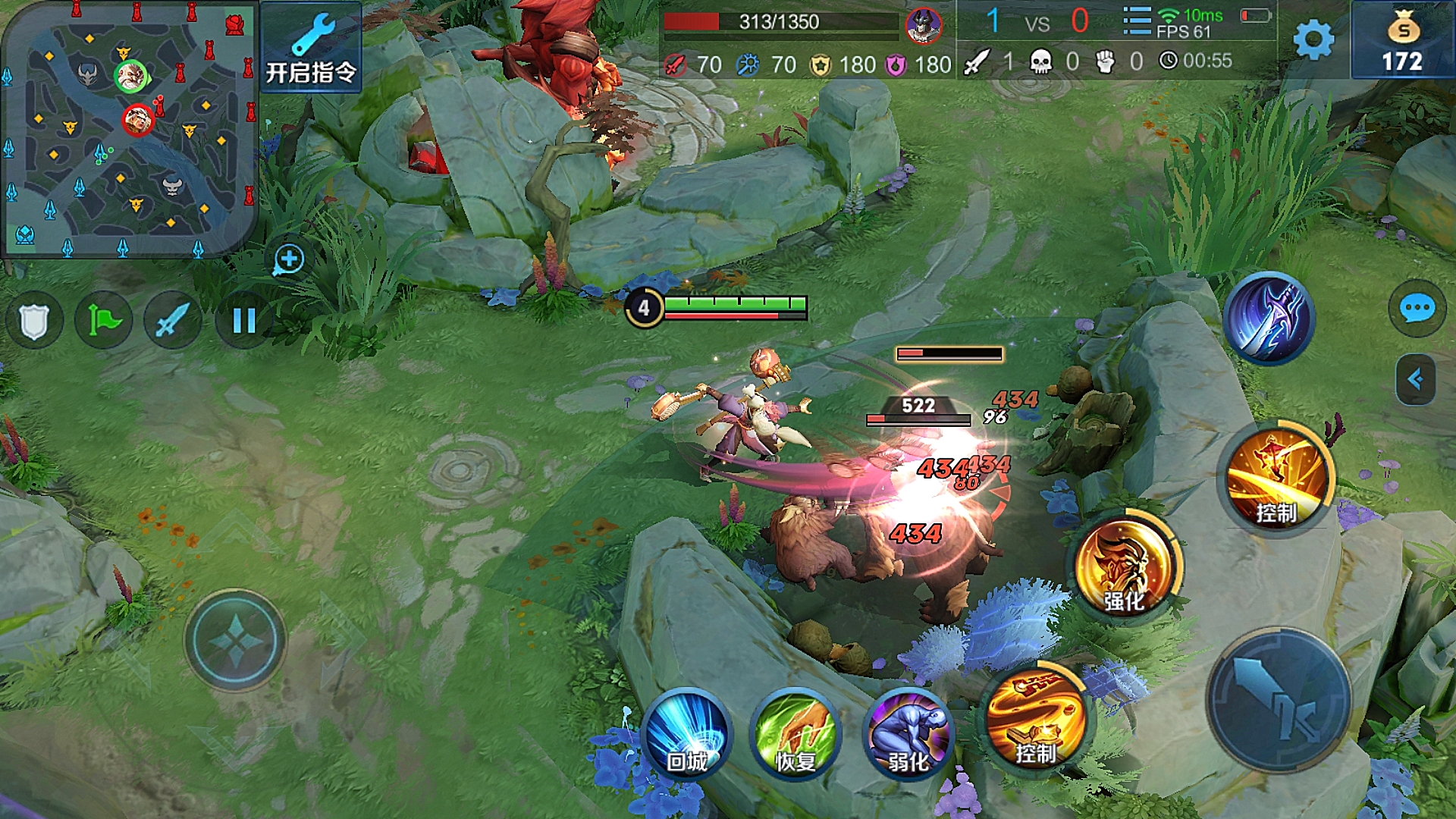The height and width of the screenshot is (819, 1456).
Task: Cast the 弱化 weaken summoner spell
Action: click(908, 734)
